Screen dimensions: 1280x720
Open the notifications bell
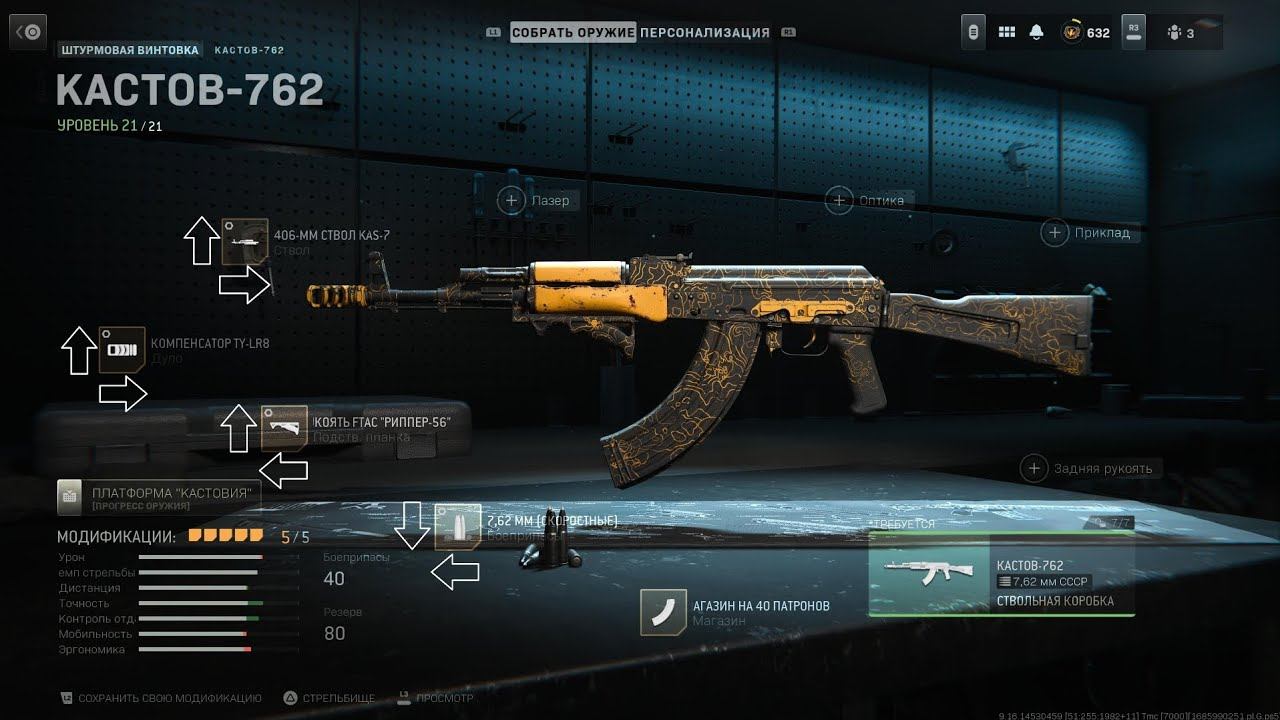tap(1036, 32)
